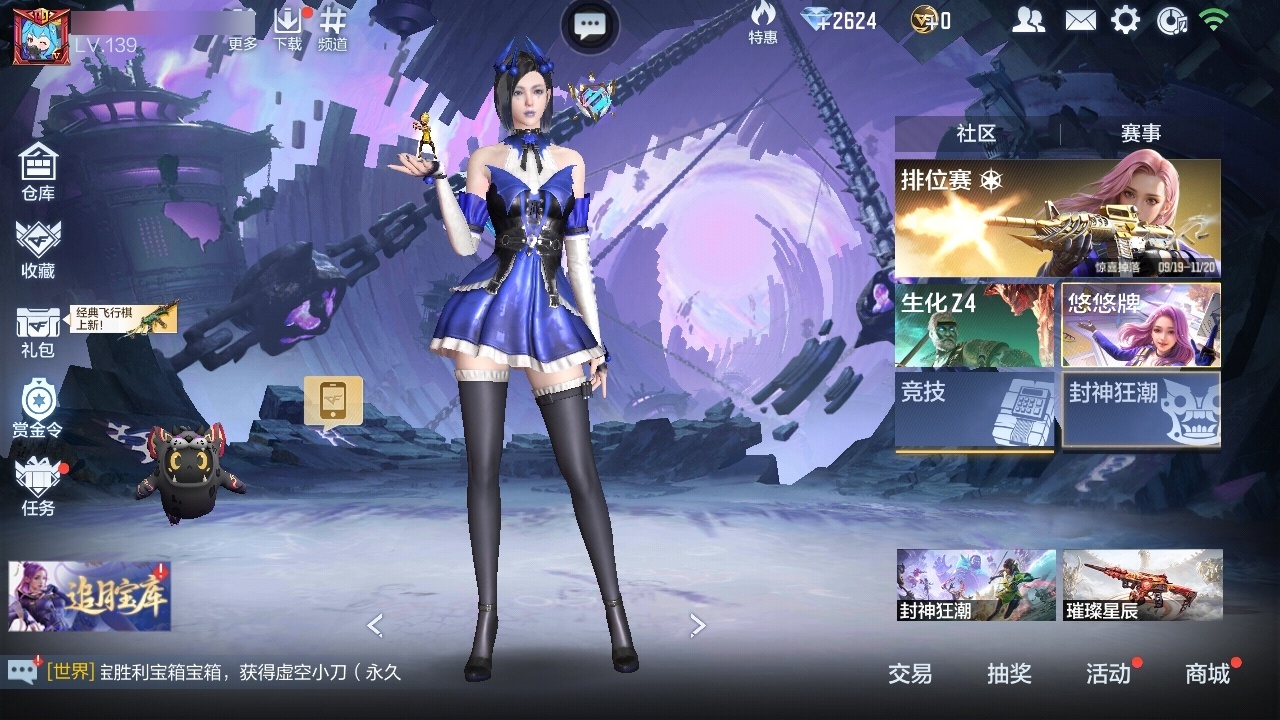Open the 仓库 warehouse menu
This screenshot has height=720, width=1280.
tap(38, 171)
